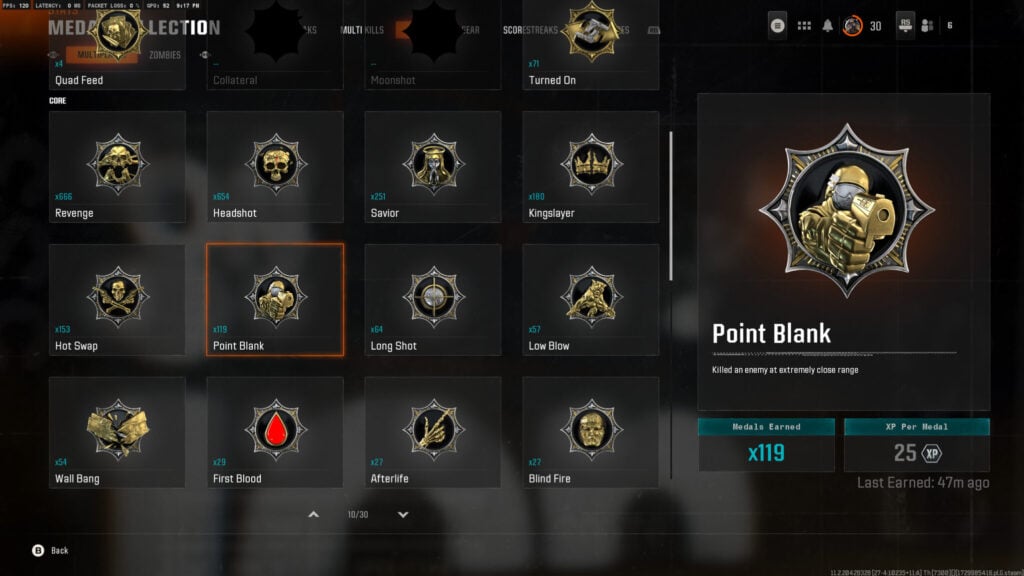The width and height of the screenshot is (1024, 576).
Task: Select the Hot Swap medal
Action: 117,299
